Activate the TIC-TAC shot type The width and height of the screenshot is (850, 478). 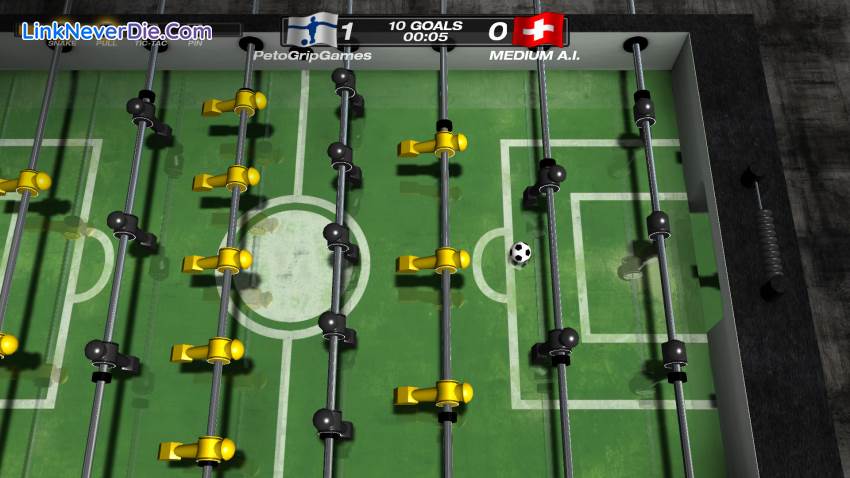(151, 44)
